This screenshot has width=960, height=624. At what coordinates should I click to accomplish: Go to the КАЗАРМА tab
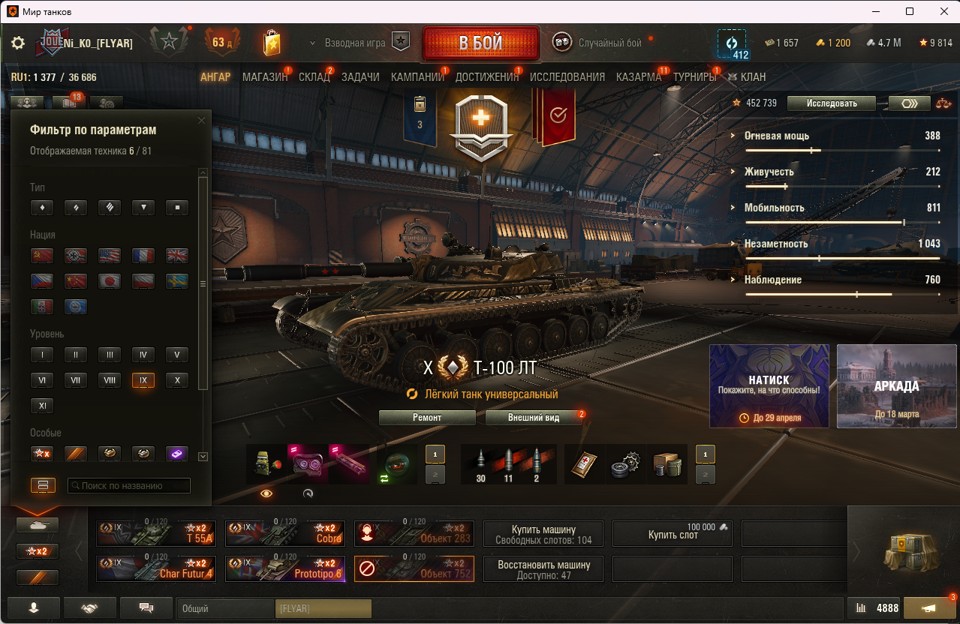[x=638, y=77]
